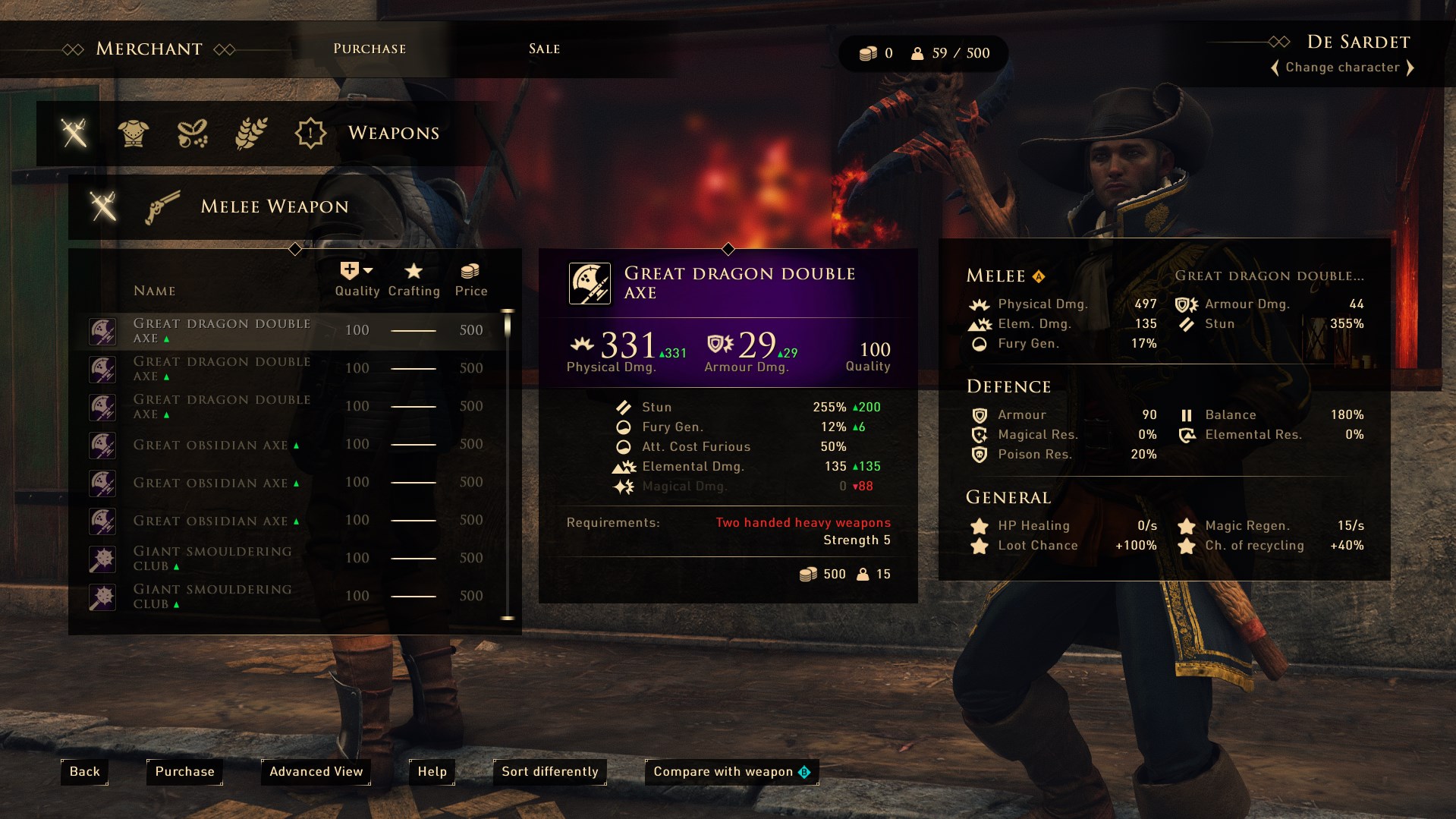Switch to the next character arrow

(x=1410, y=68)
